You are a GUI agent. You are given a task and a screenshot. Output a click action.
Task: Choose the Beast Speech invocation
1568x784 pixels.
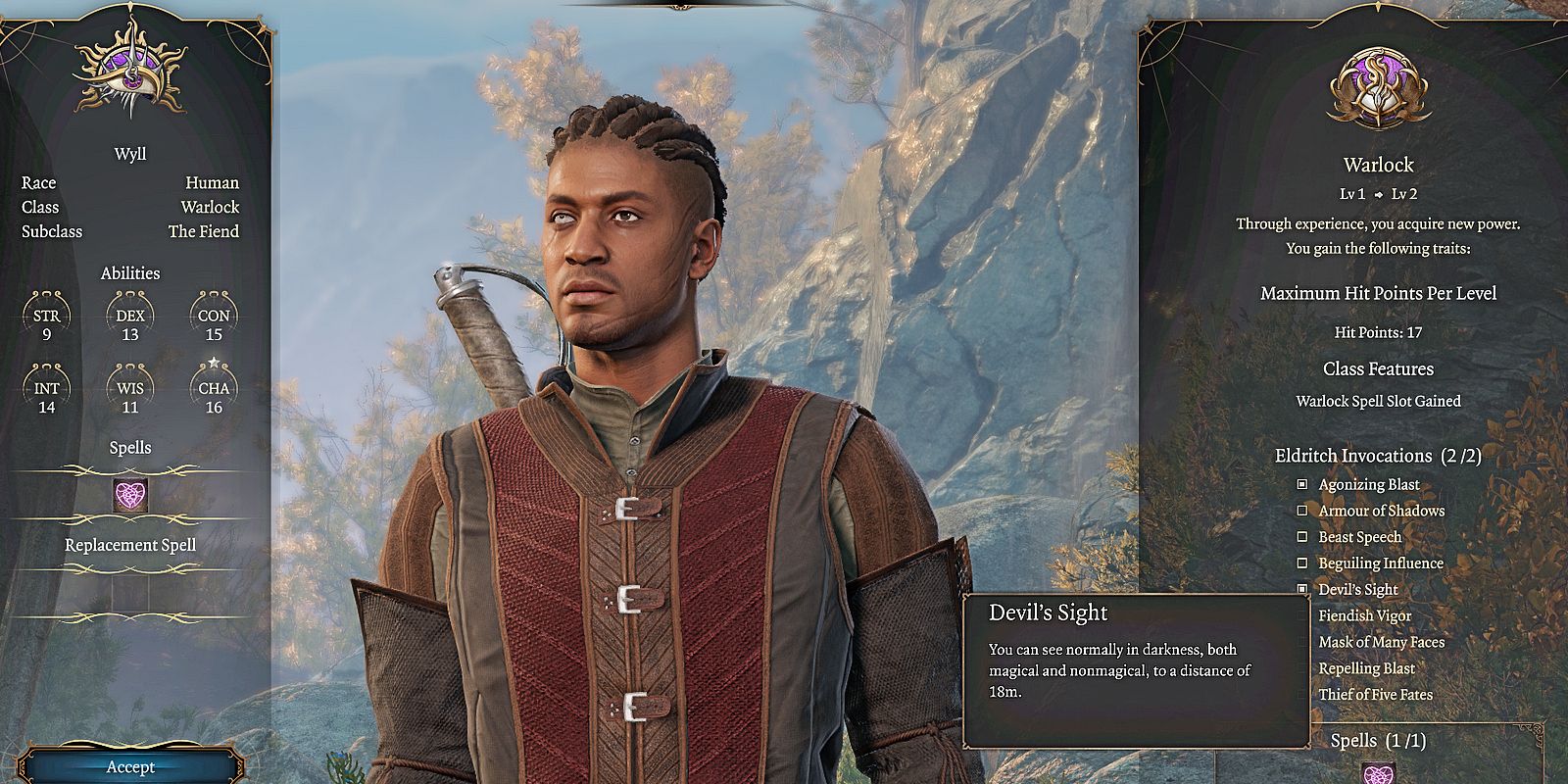(x=1302, y=537)
